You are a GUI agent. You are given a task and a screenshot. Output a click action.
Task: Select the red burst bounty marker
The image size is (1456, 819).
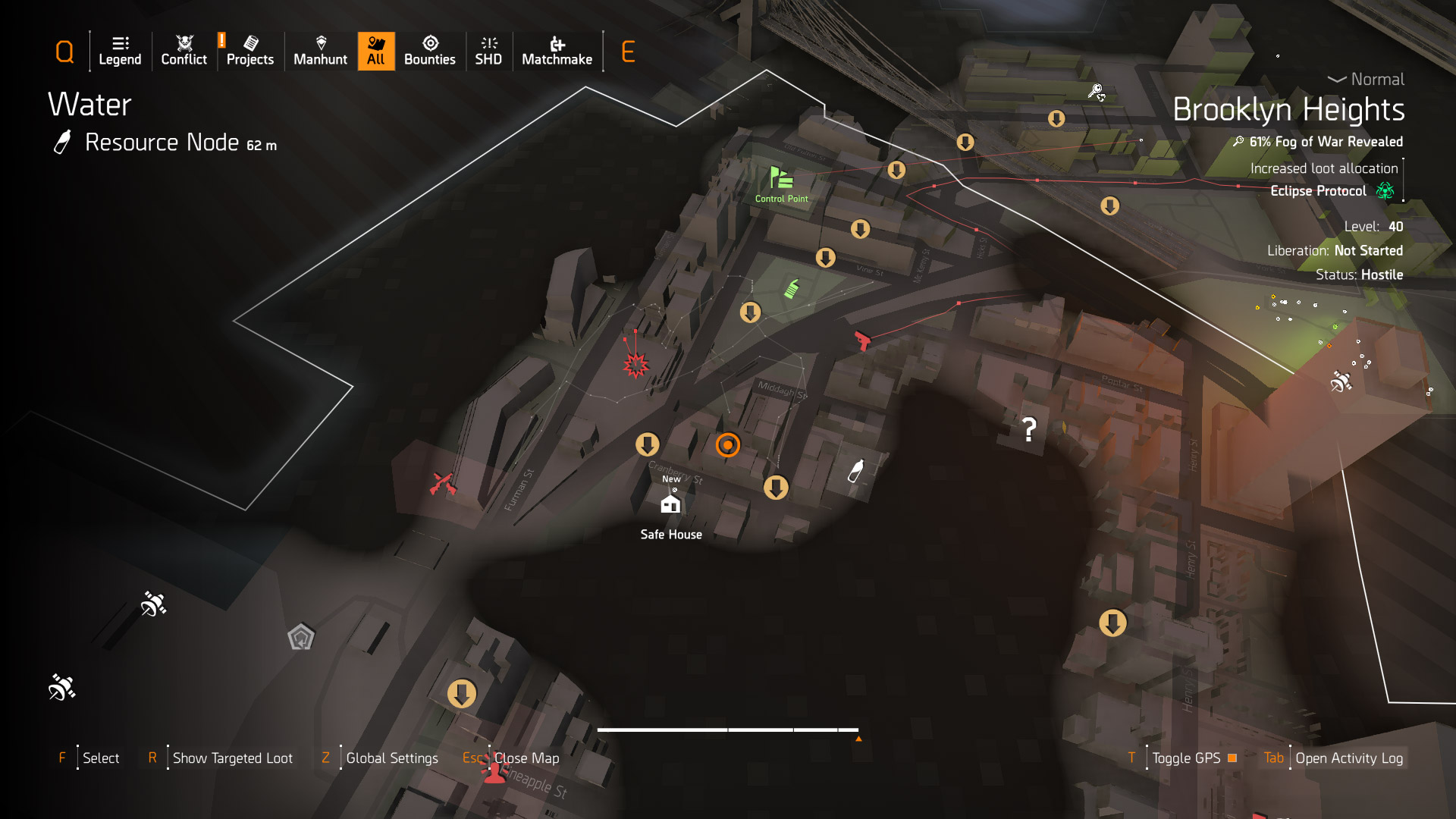(635, 366)
